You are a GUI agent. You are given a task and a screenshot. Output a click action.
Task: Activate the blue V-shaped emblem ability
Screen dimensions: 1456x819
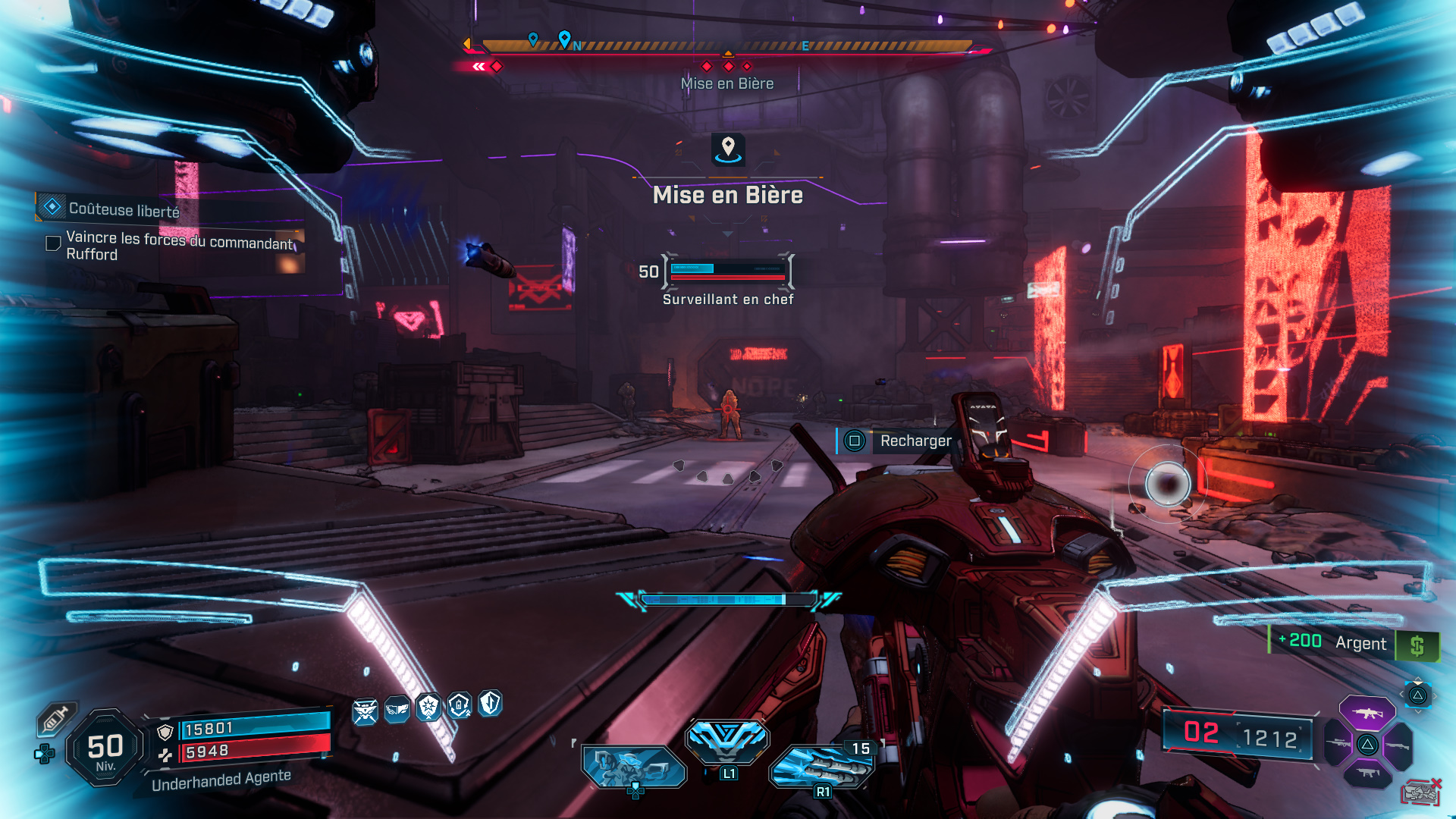coord(727,739)
